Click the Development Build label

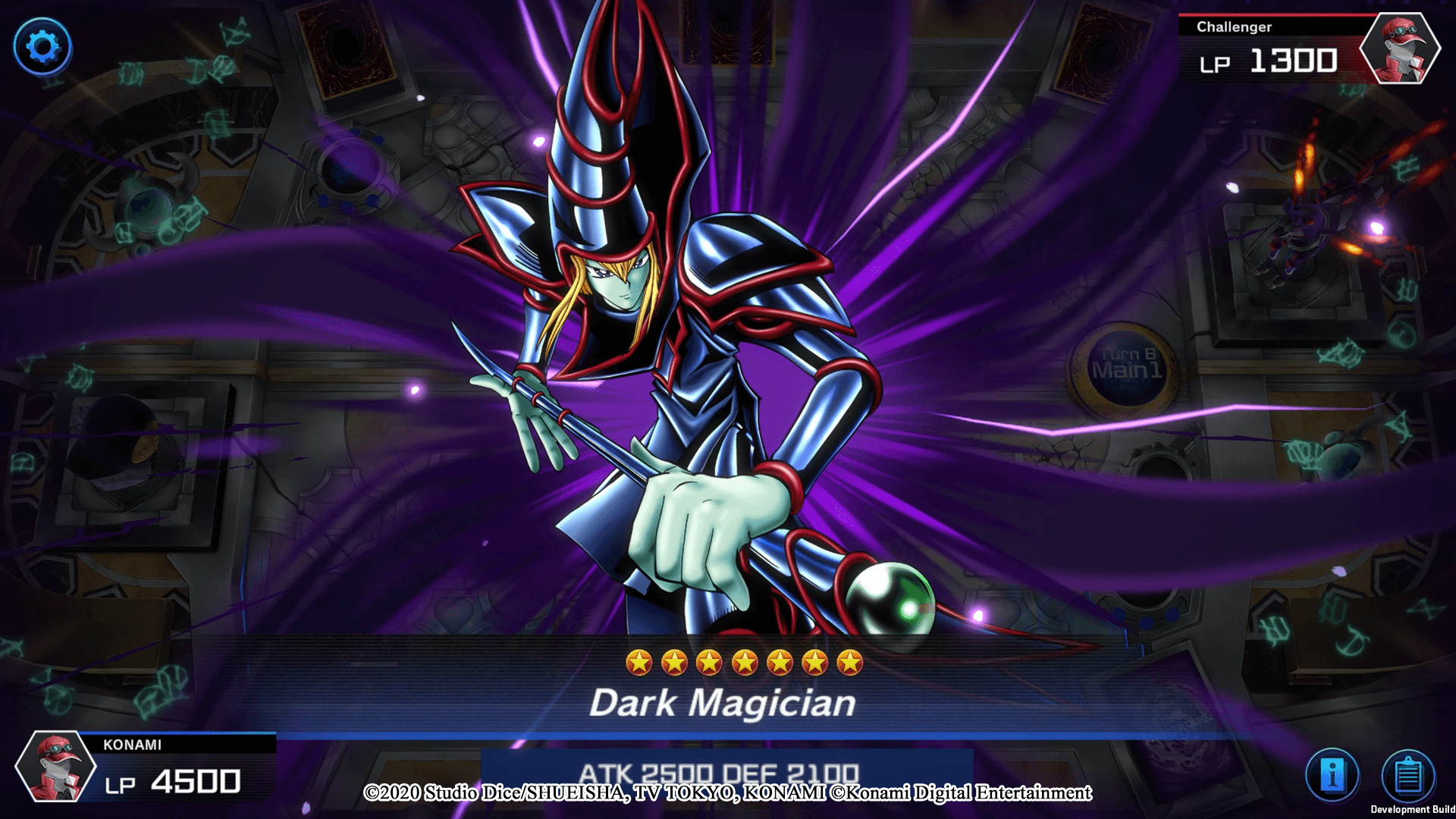pos(1415,808)
